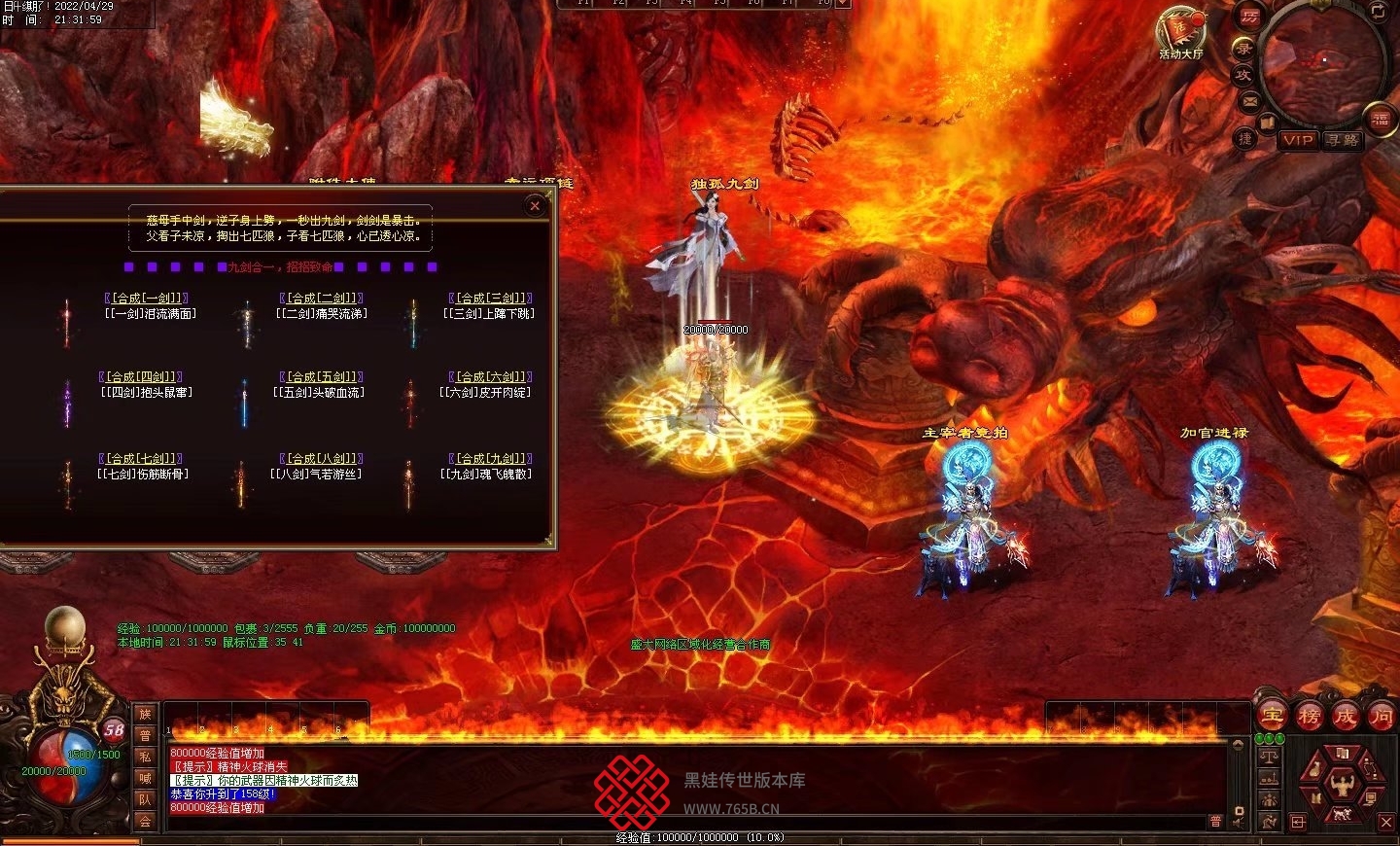Show the 榜 rankings button
This screenshot has height=846, width=1400.
point(1309,717)
